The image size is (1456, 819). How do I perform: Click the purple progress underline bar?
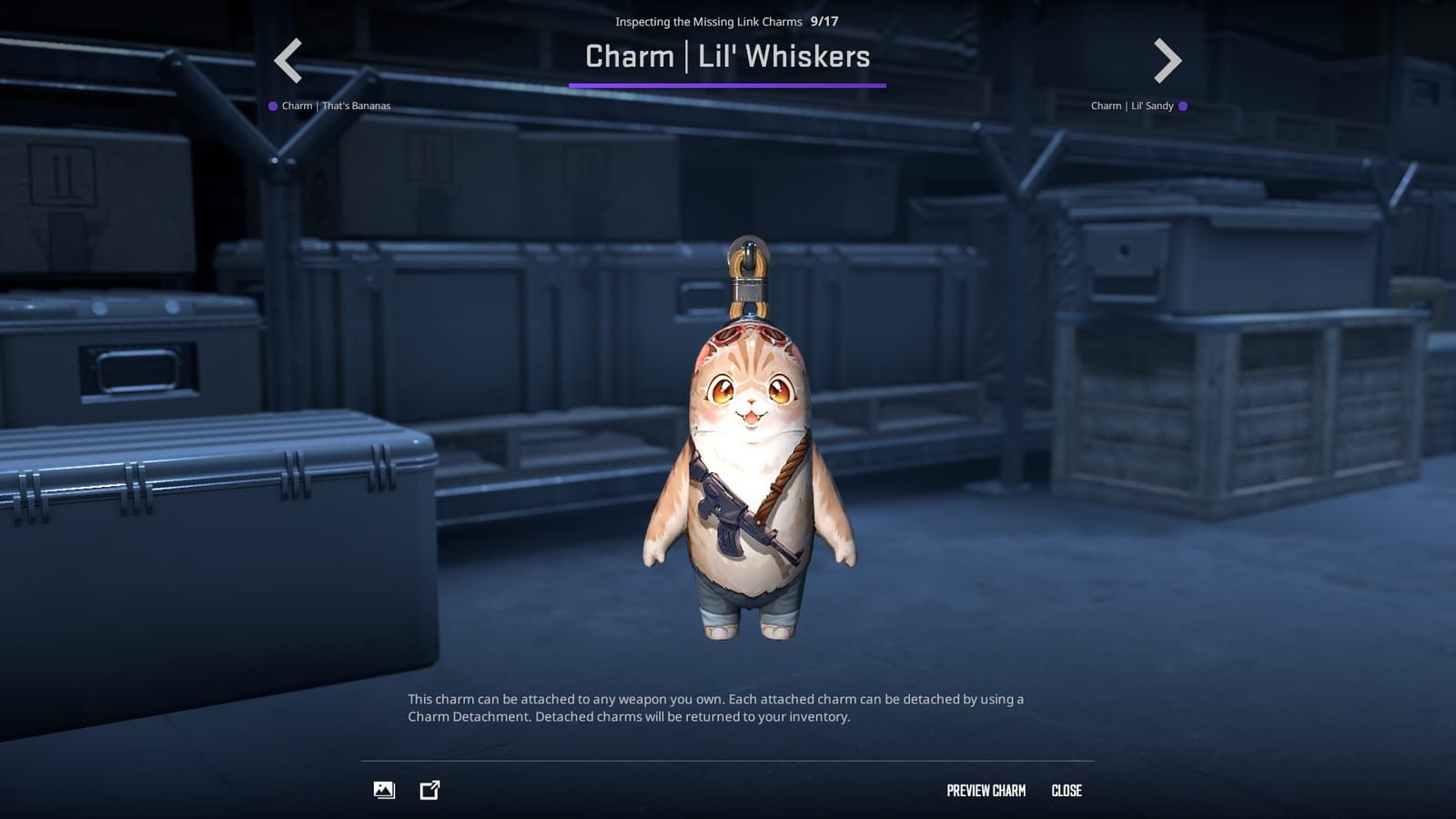tap(727, 86)
